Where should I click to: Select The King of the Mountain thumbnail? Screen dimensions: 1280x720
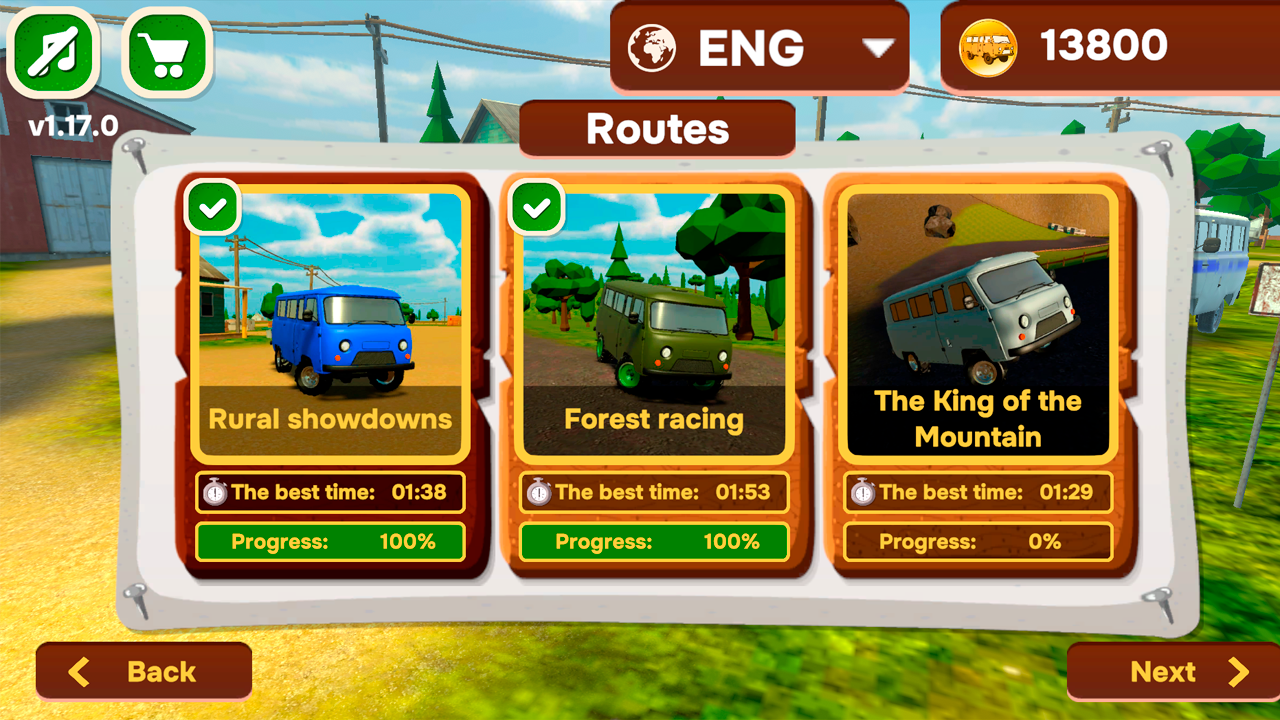tap(977, 300)
